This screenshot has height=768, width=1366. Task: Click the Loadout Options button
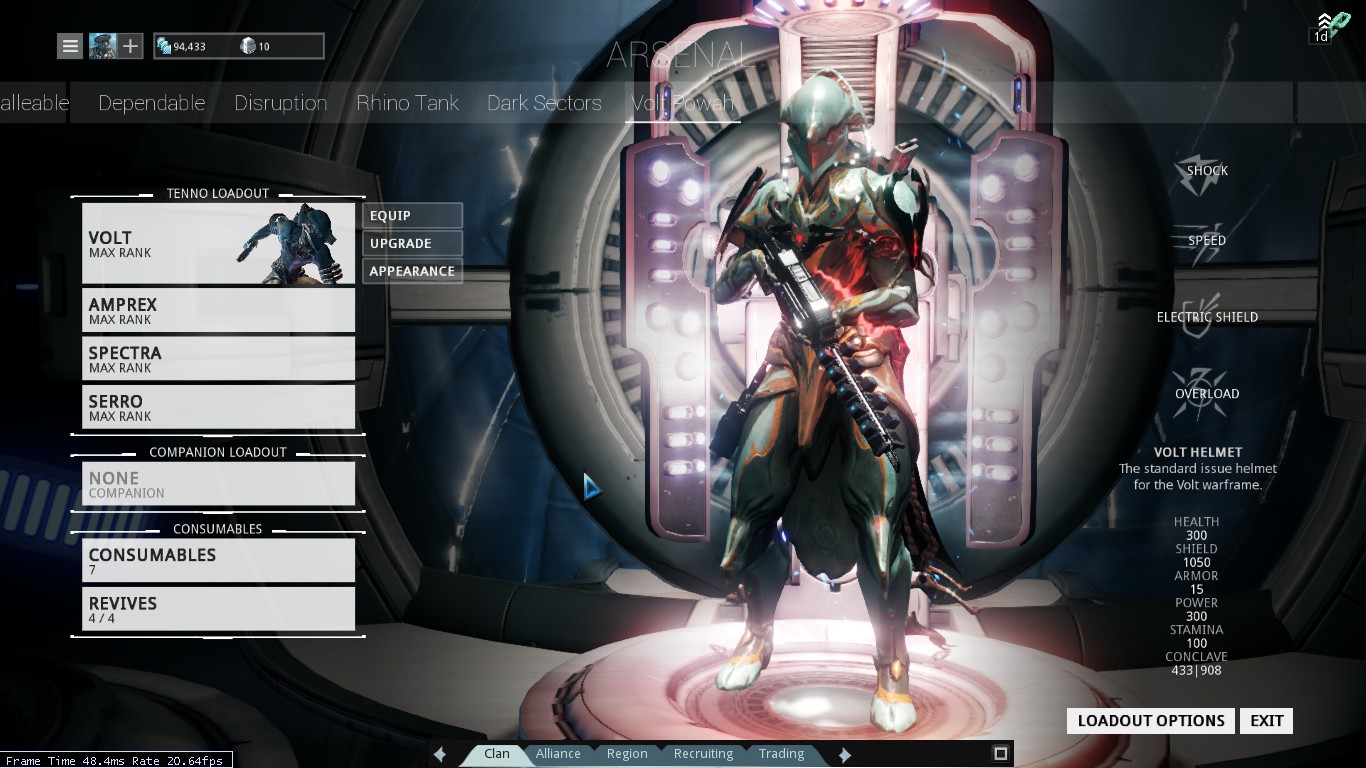click(x=1151, y=721)
